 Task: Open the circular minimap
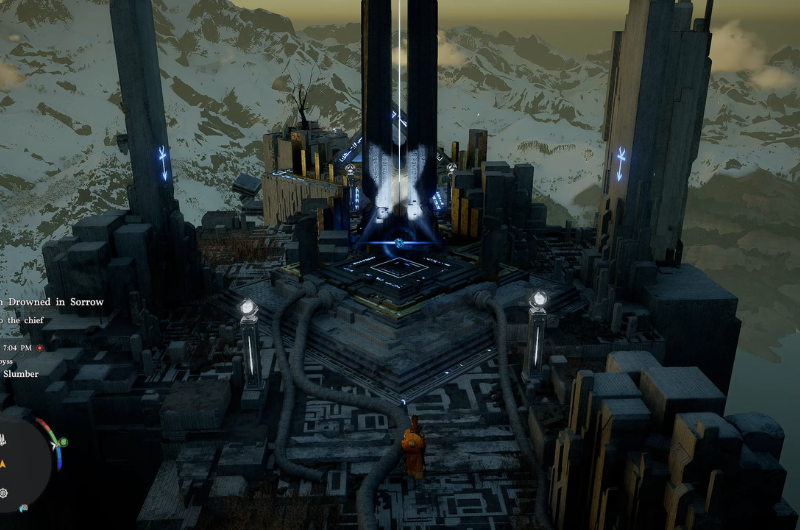[20, 458]
